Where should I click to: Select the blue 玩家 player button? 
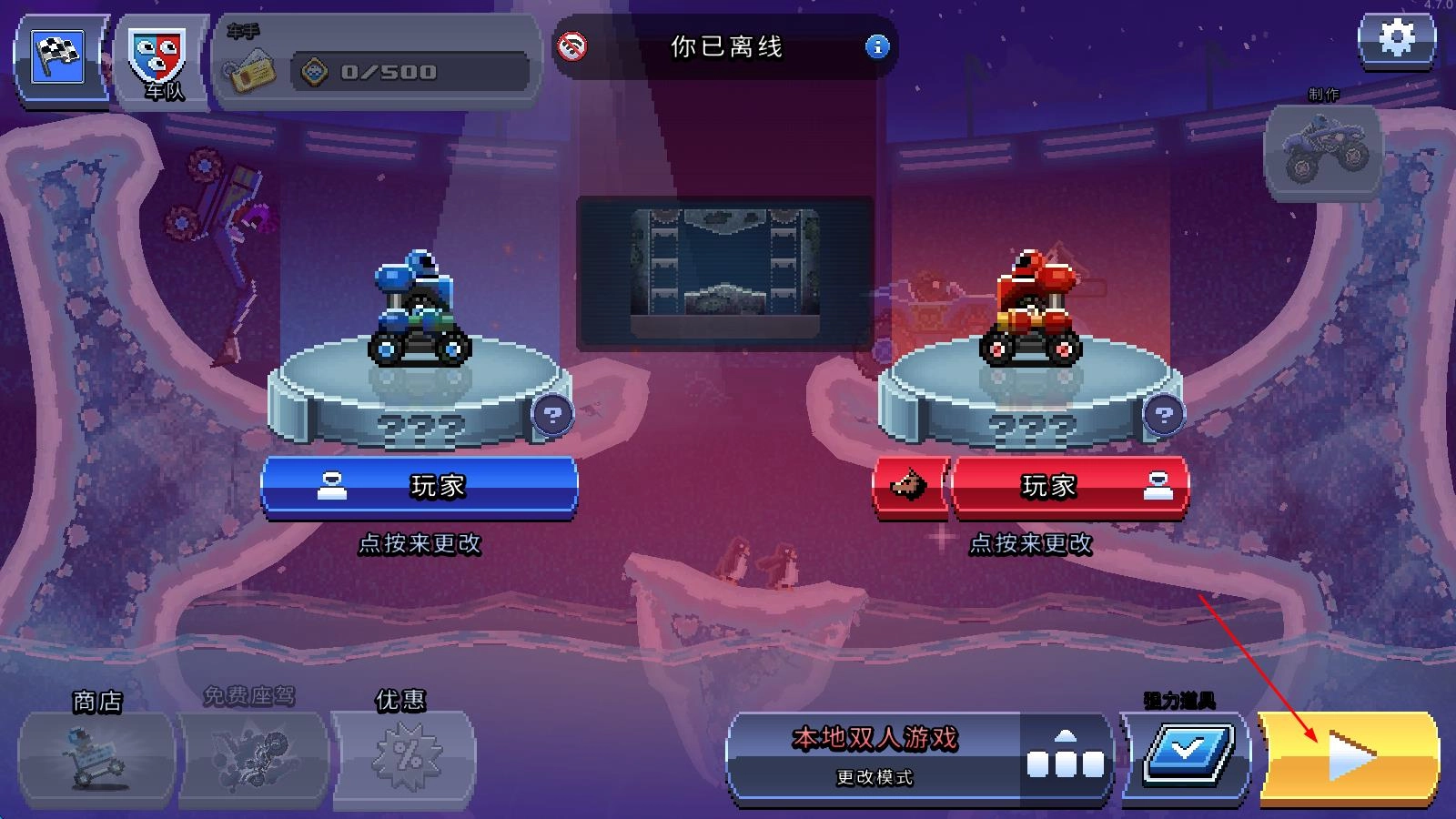point(420,487)
